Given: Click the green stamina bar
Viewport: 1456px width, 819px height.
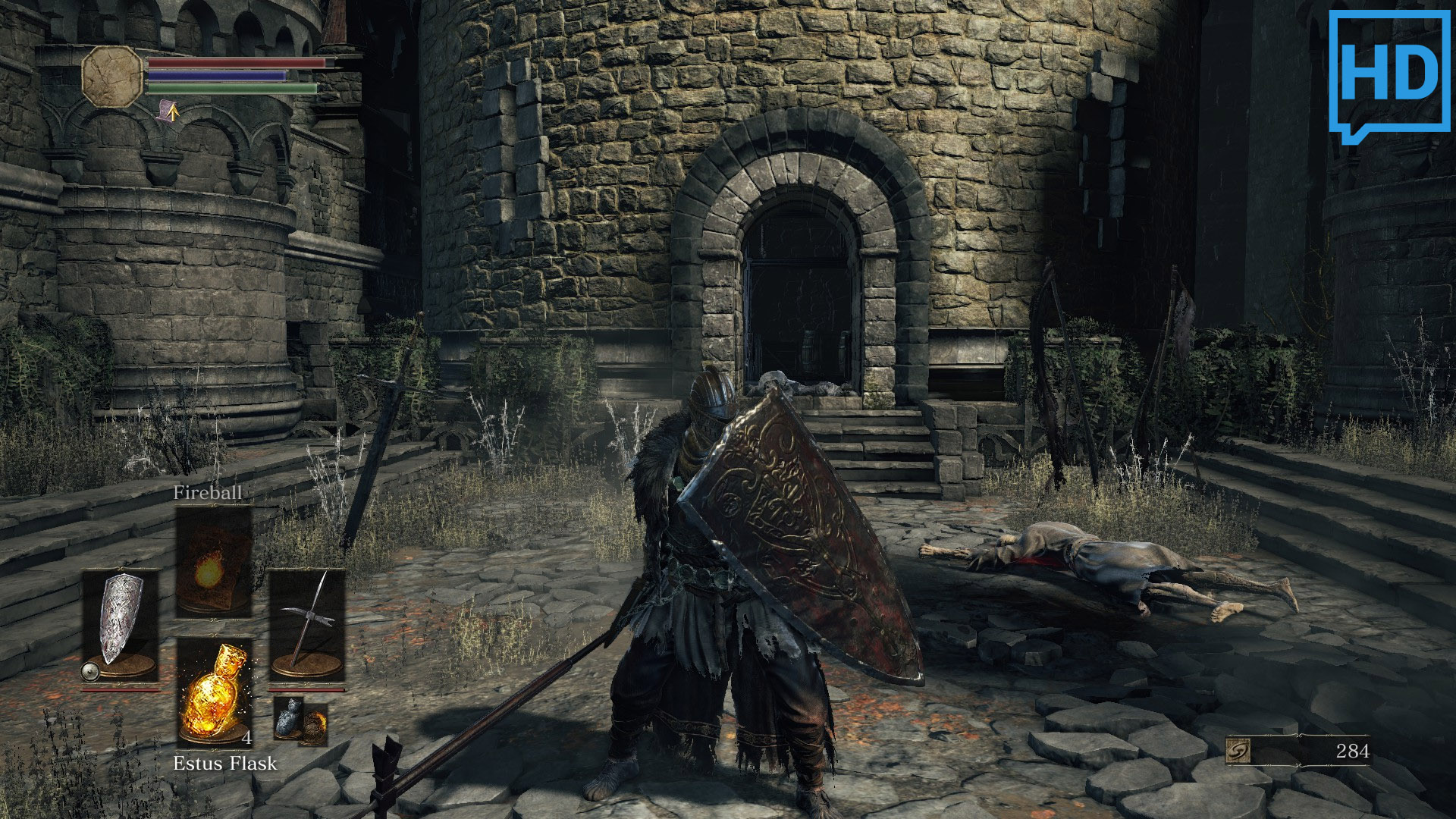Looking at the screenshot, I should [x=227, y=89].
